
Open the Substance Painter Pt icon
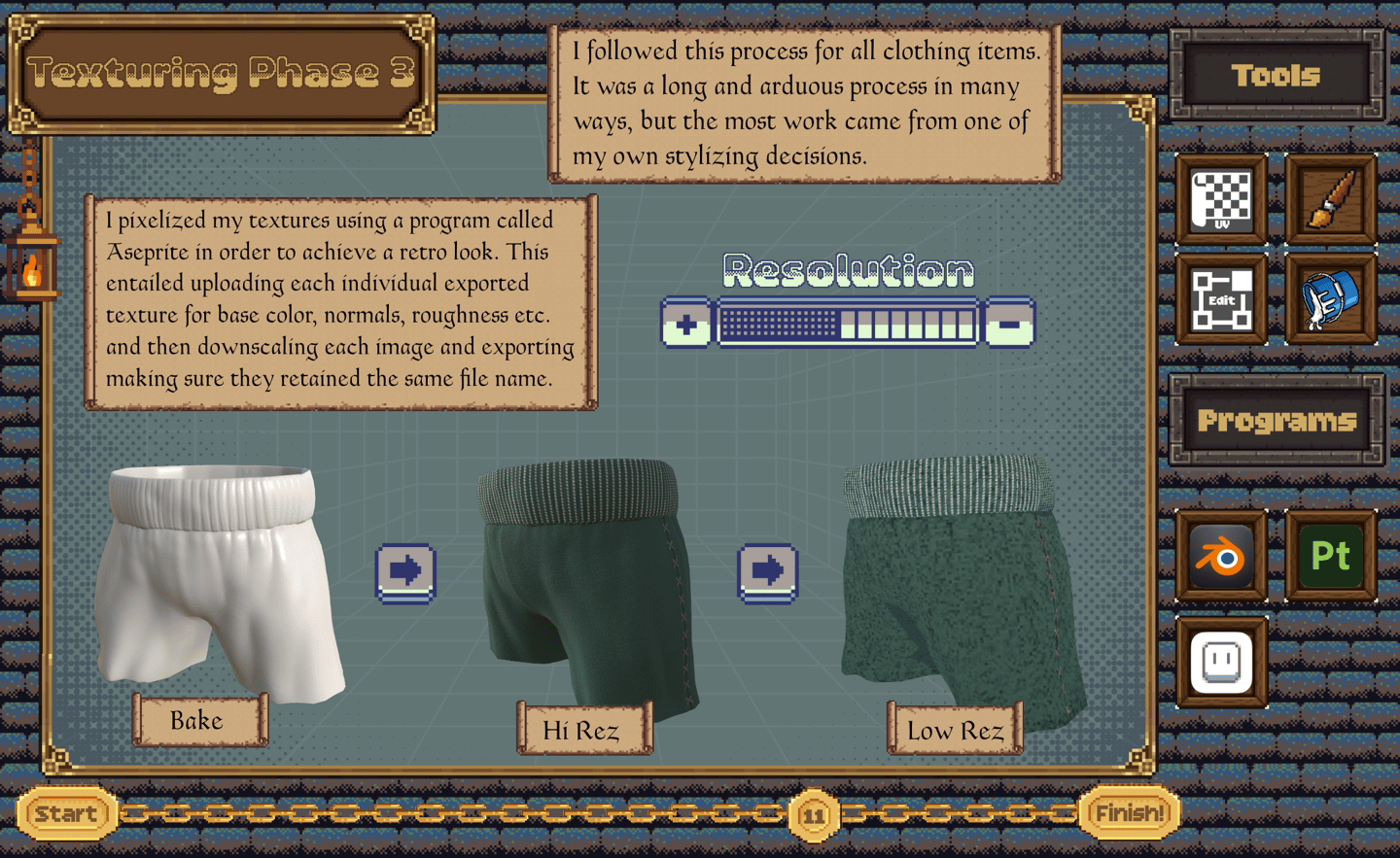tap(1331, 557)
